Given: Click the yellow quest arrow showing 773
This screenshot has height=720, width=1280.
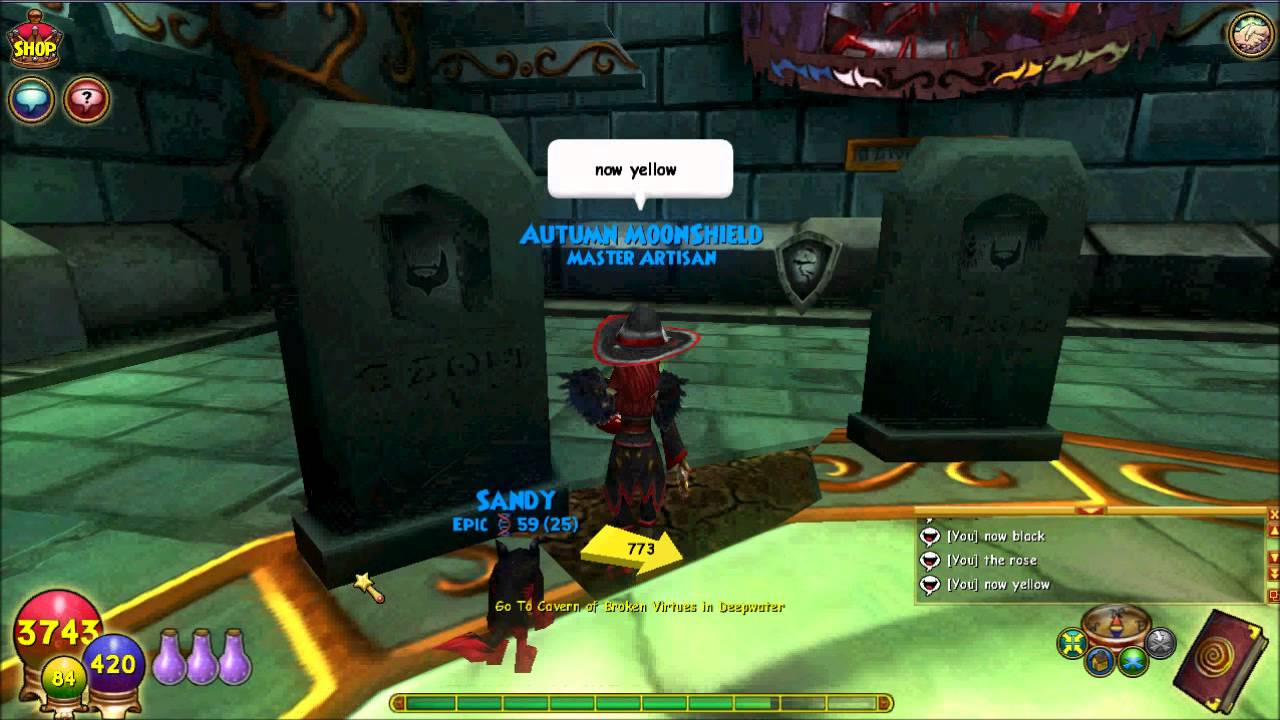Looking at the screenshot, I should [x=632, y=549].
